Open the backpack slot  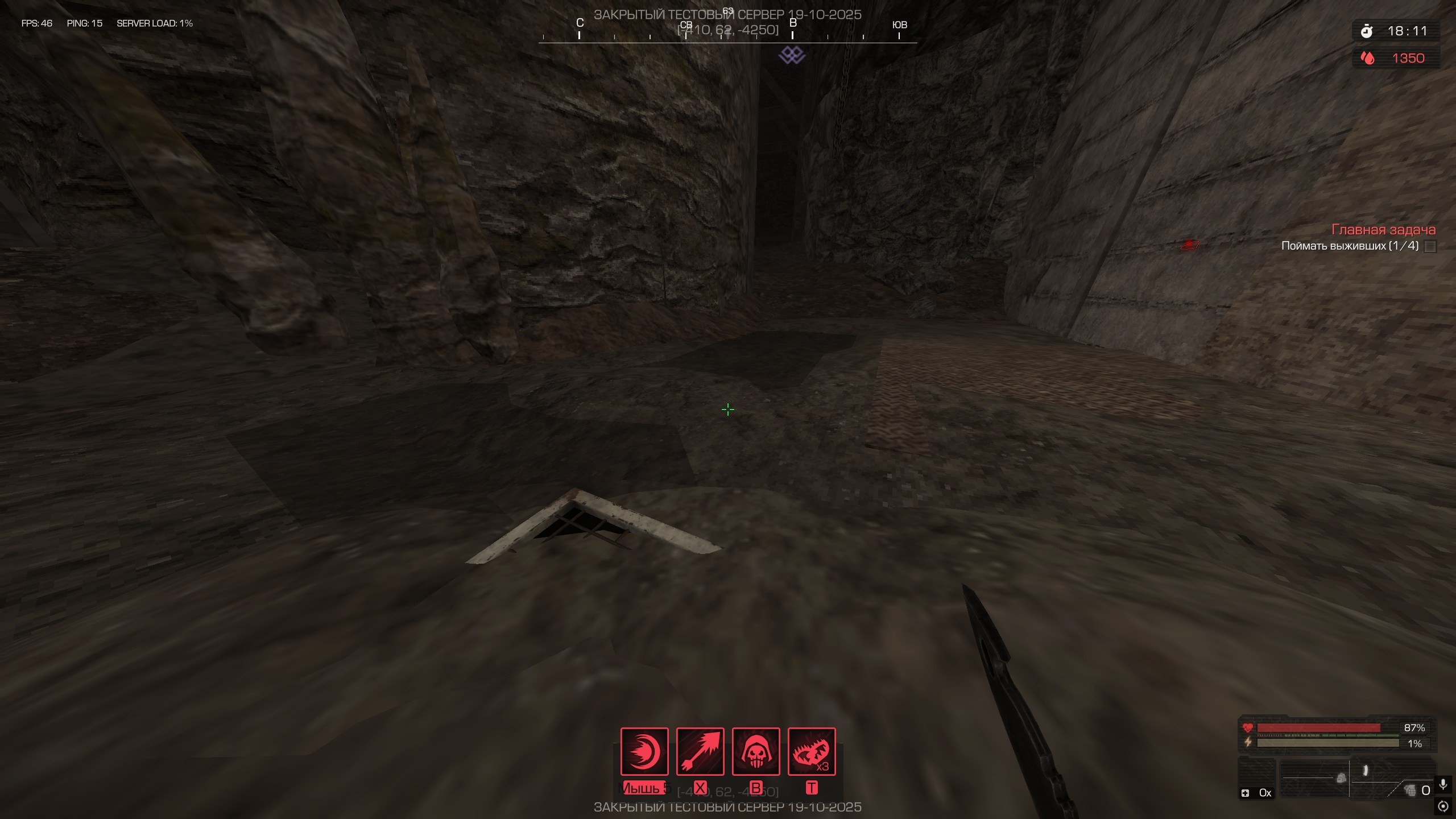1341,777
